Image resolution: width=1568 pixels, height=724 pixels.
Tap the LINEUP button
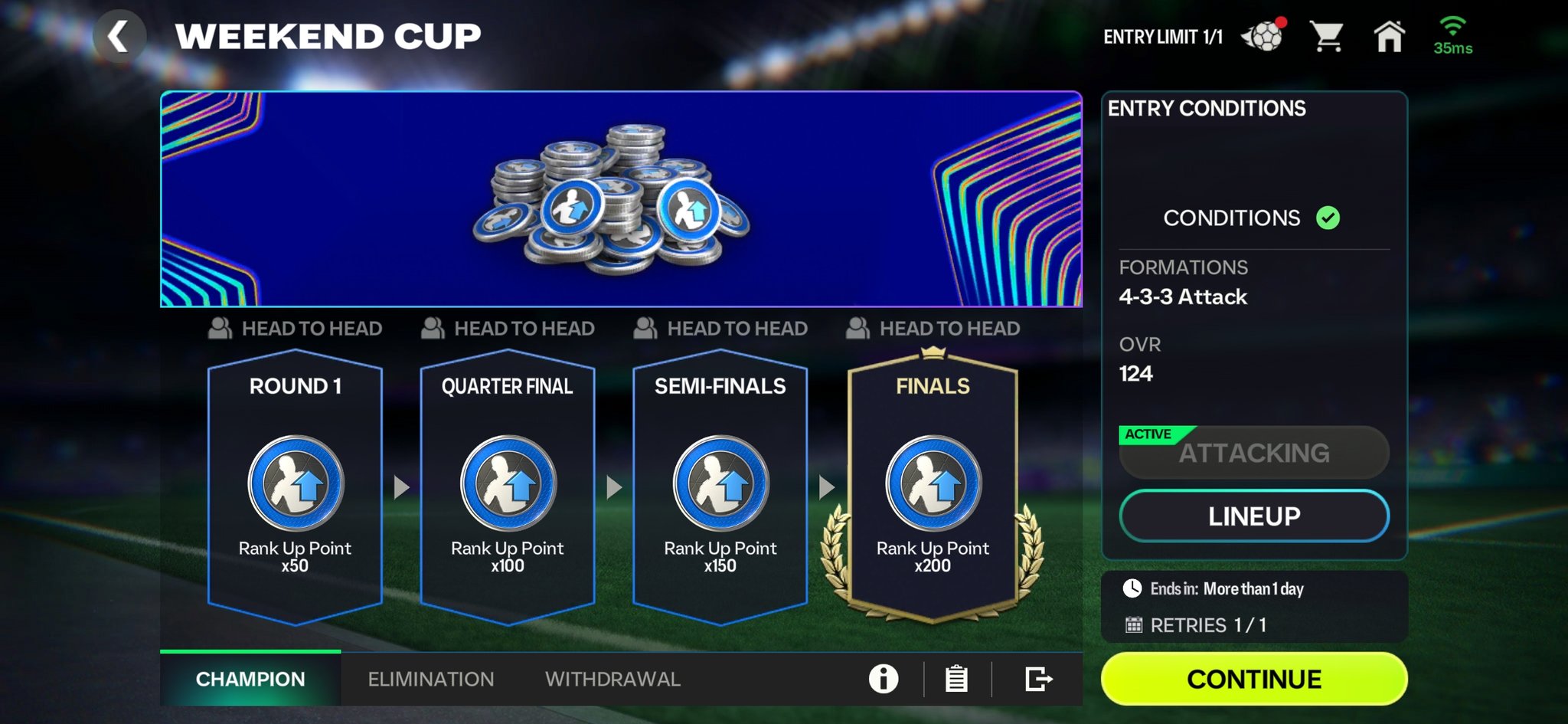click(1253, 516)
